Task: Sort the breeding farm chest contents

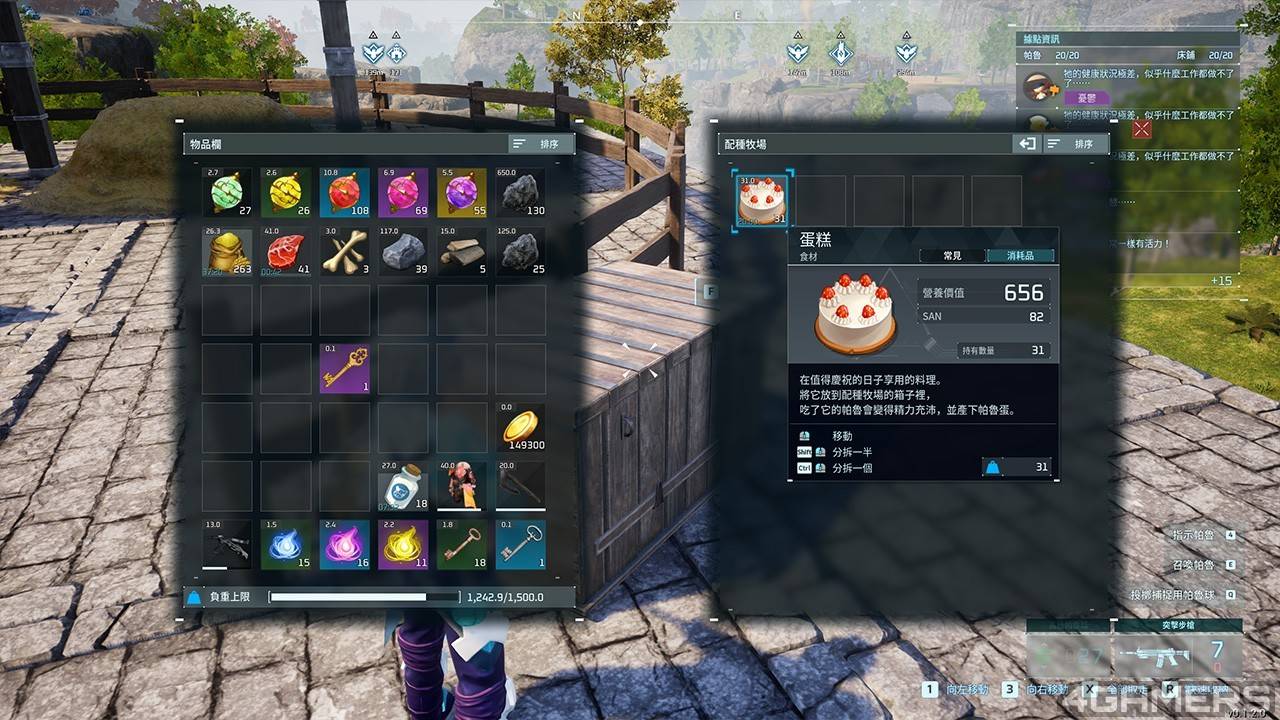Action: 1074,144
